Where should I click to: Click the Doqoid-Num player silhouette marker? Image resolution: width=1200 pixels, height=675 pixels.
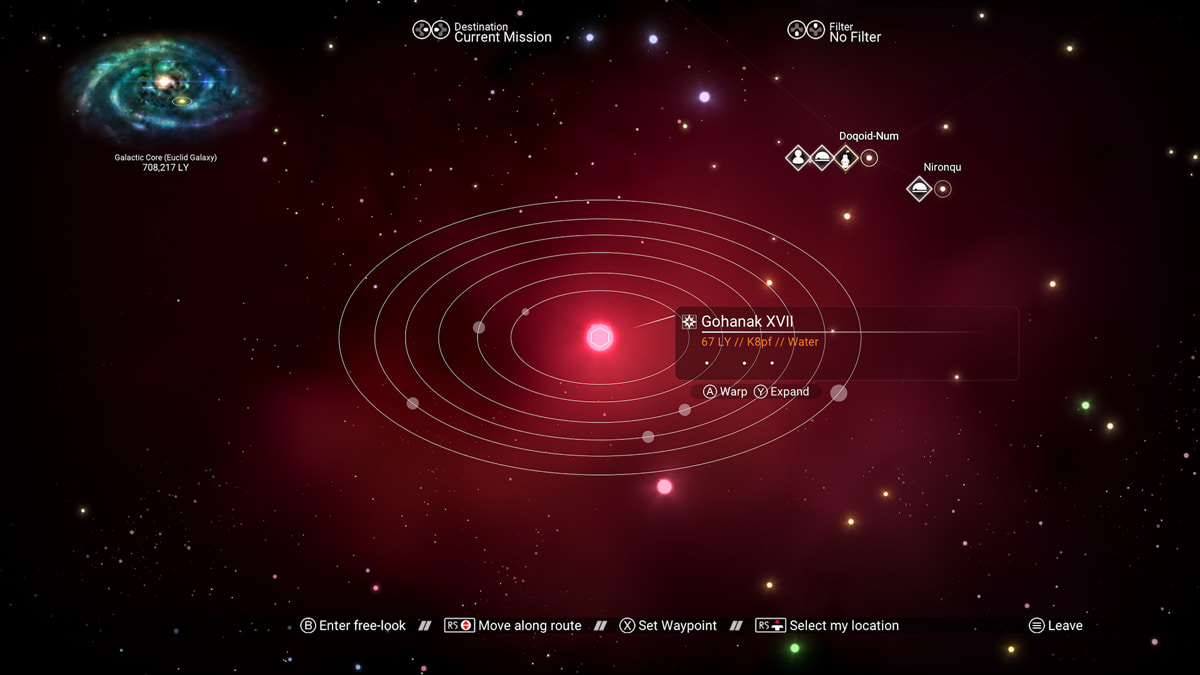(797, 157)
